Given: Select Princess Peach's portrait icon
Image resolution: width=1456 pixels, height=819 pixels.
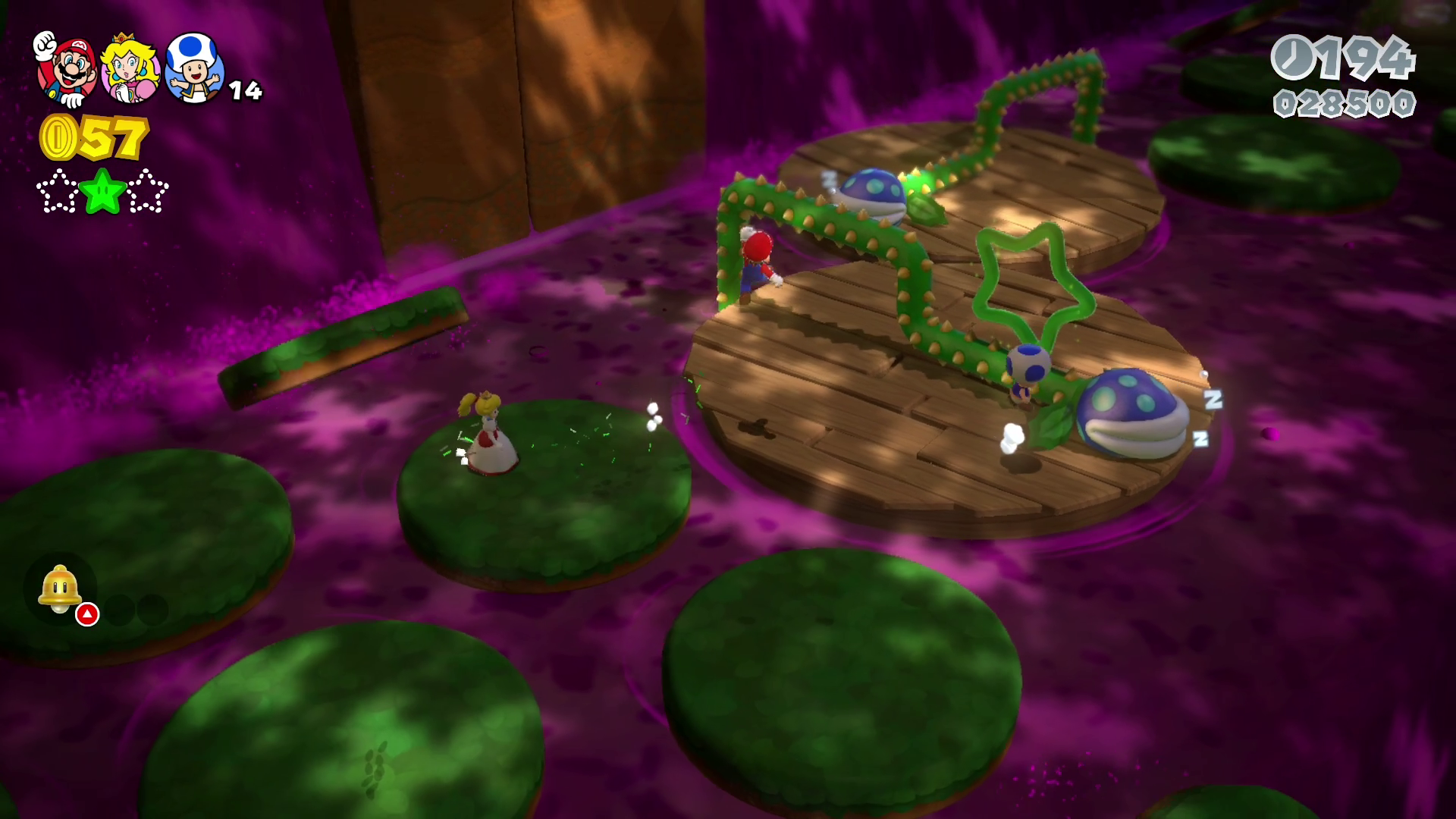Looking at the screenshot, I should pyautogui.click(x=130, y=70).
